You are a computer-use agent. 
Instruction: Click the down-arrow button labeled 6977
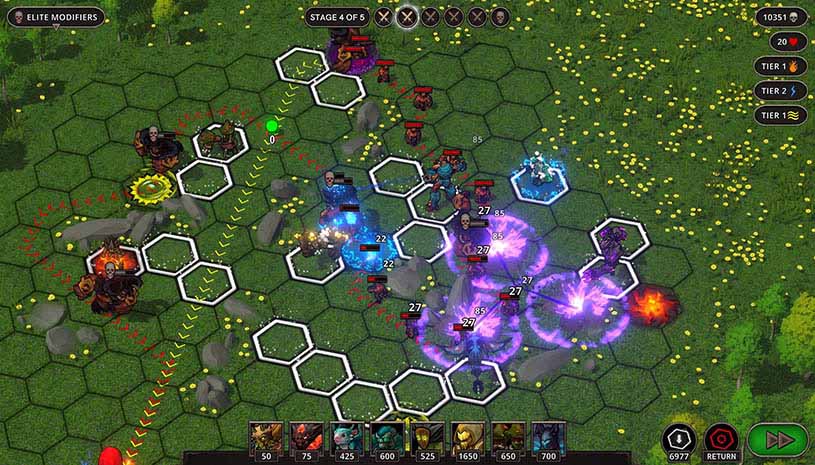coord(678,438)
